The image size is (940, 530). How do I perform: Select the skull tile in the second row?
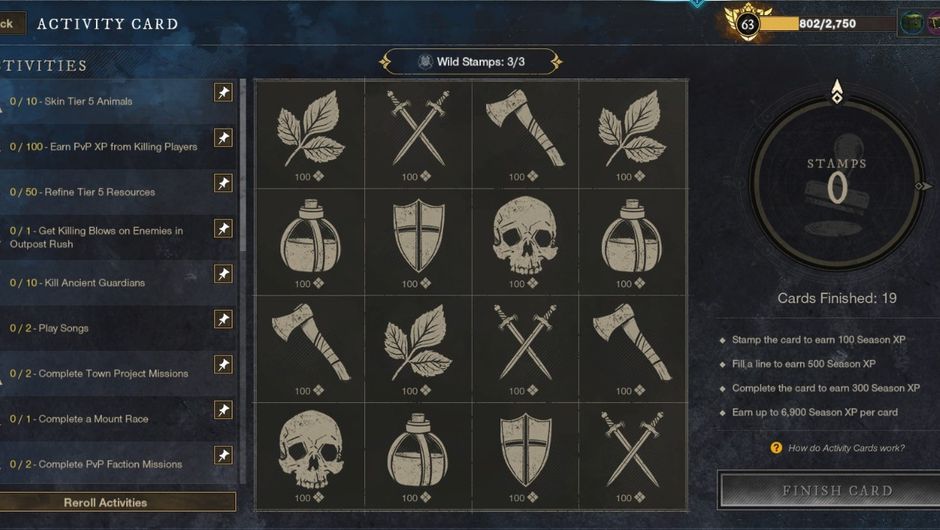coord(525,240)
